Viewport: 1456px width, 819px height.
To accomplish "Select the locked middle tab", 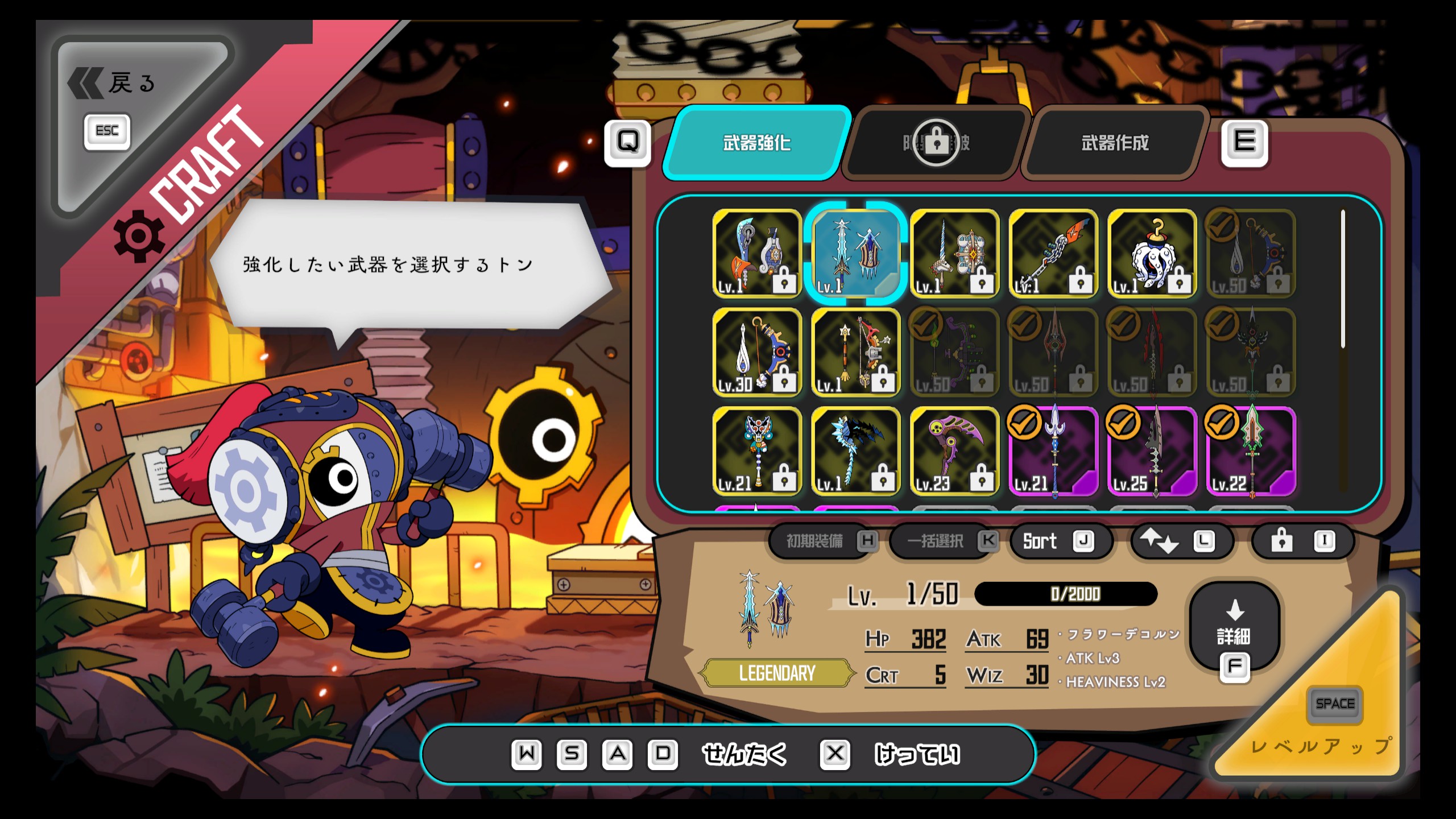I will tap(936, 143).
